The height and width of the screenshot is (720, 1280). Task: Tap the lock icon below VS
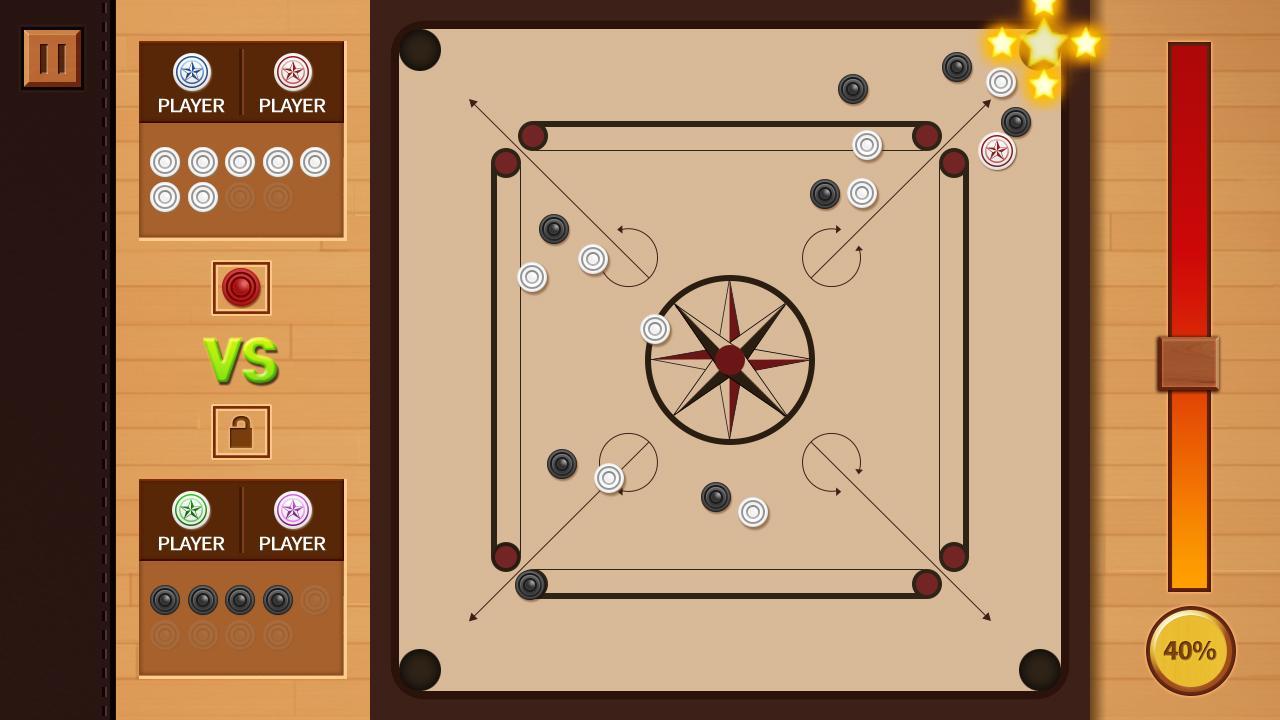(x=240, y=430)
